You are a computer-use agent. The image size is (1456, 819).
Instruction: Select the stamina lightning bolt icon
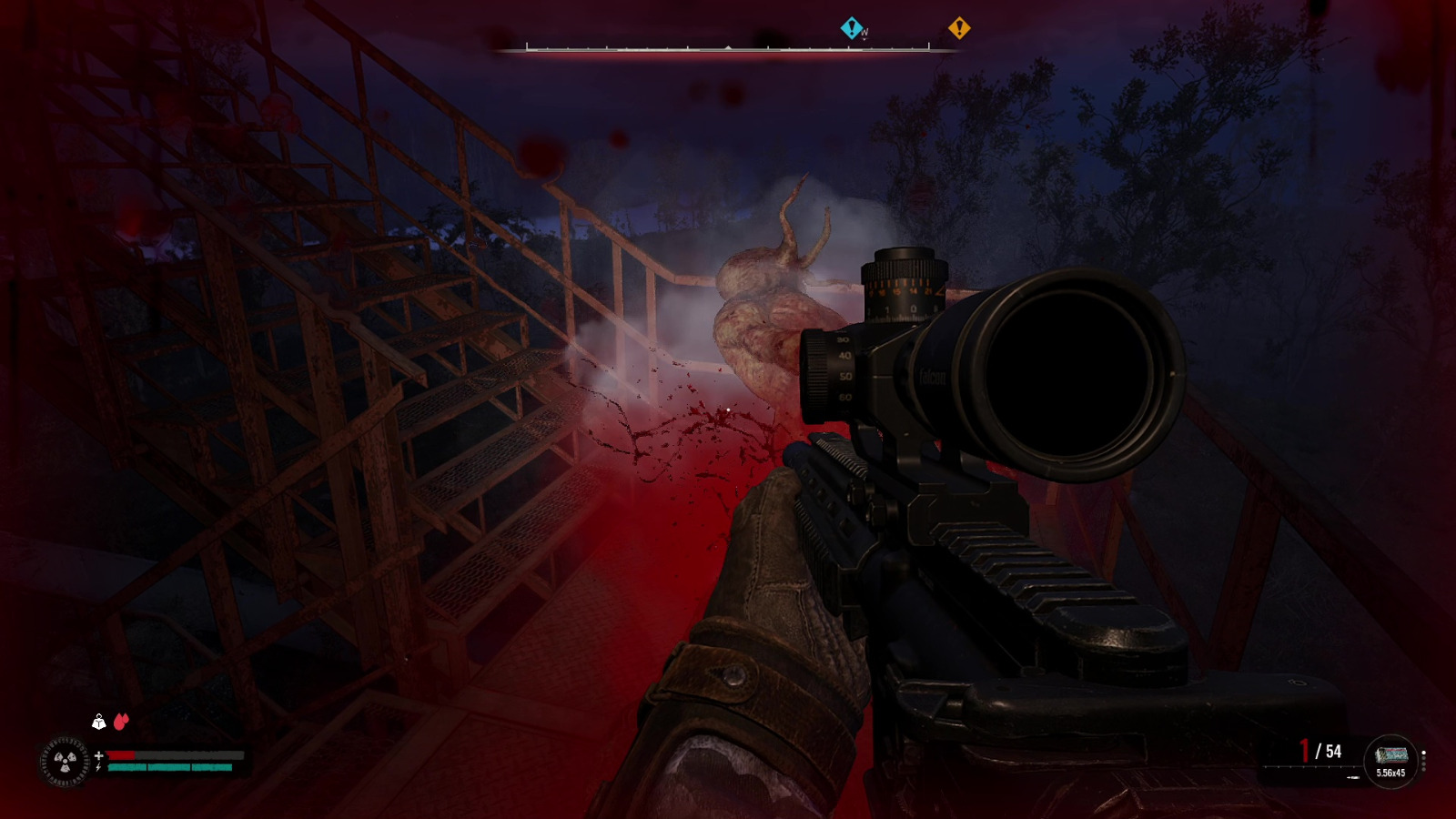point(98,767)
